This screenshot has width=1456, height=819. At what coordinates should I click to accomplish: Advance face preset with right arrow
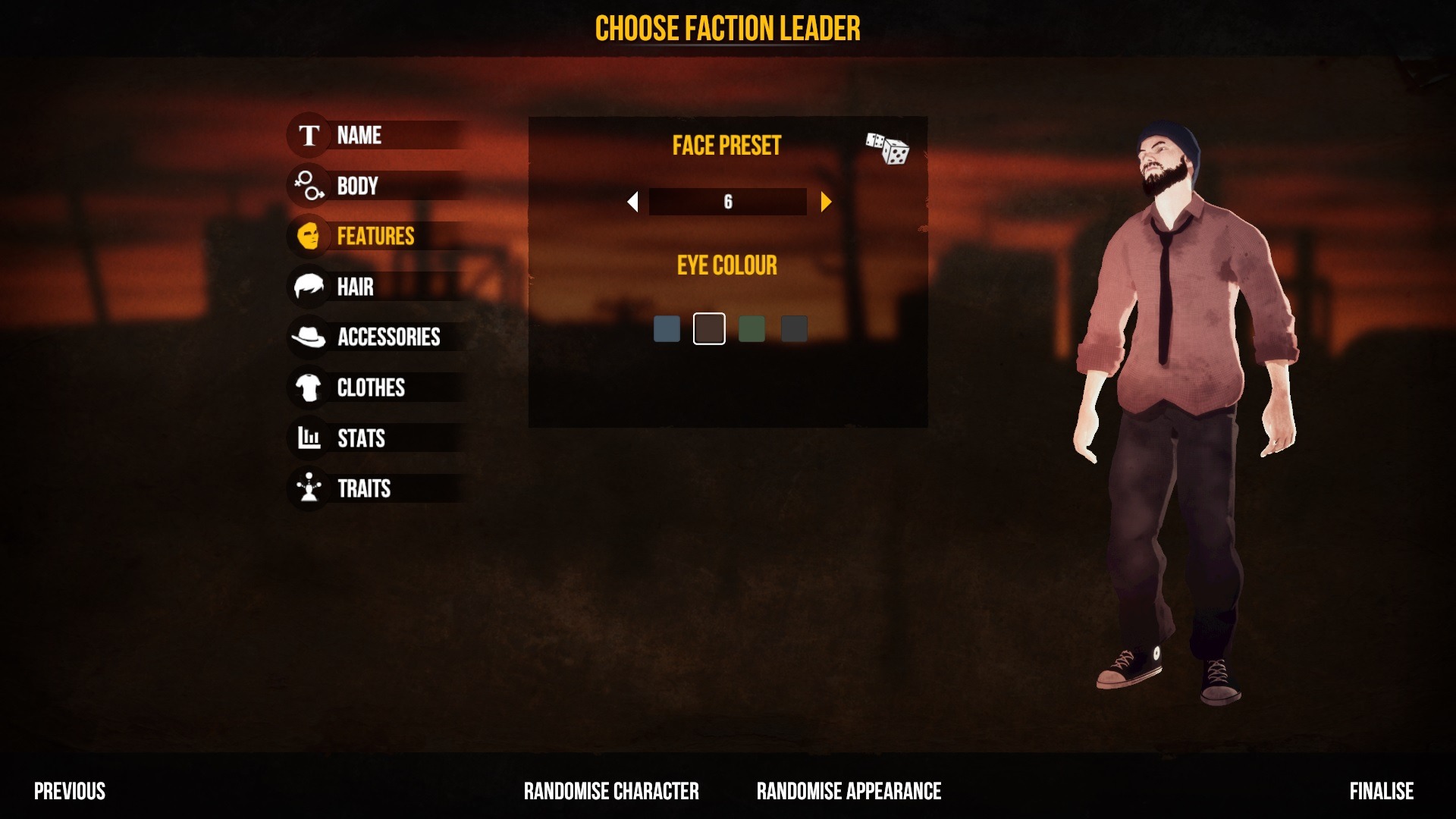click(826, 202)
